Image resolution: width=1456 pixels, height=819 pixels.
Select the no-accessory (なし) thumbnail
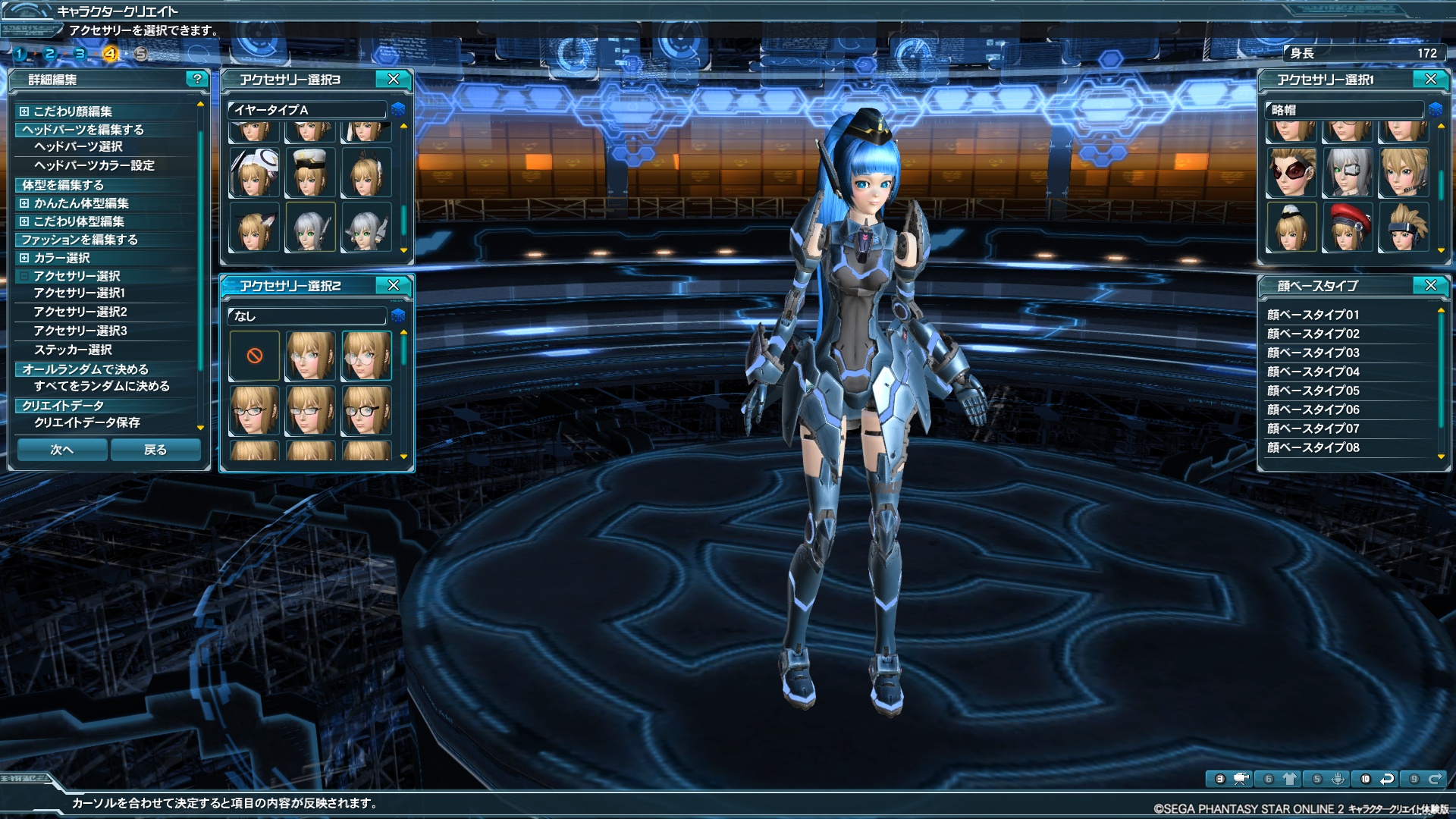[255, 356]
